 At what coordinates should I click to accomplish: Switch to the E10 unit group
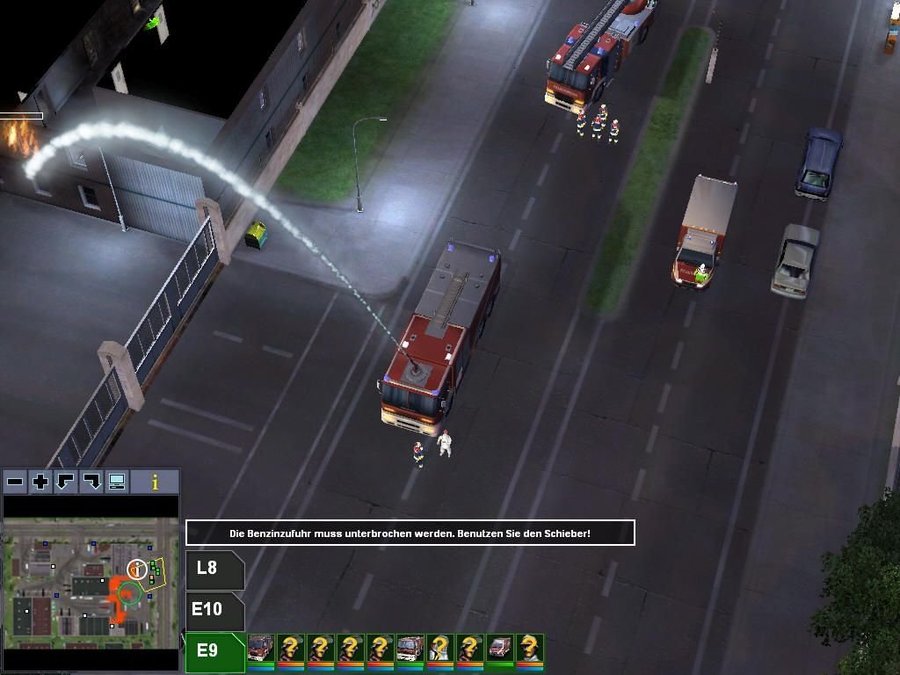coord(213,610)
